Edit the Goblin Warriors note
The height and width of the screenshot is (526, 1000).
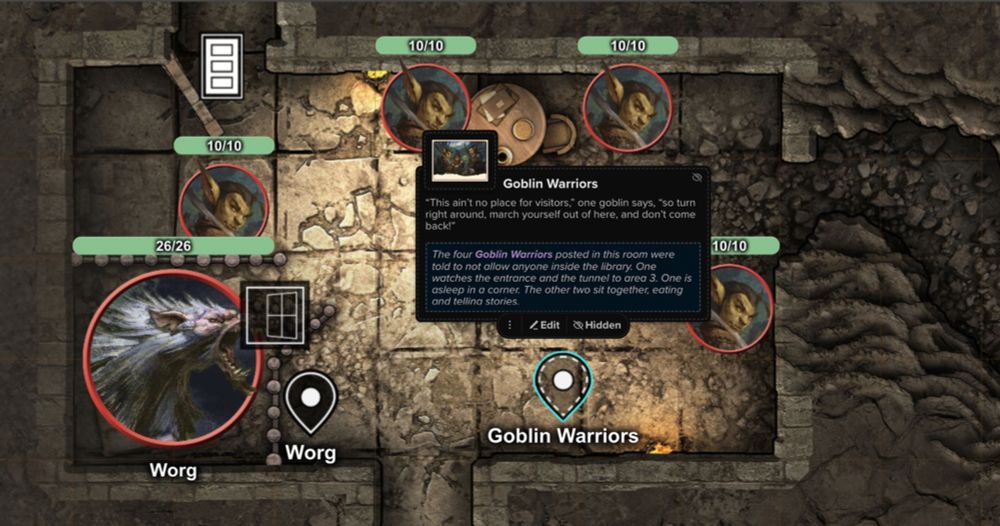click(544, 325)
